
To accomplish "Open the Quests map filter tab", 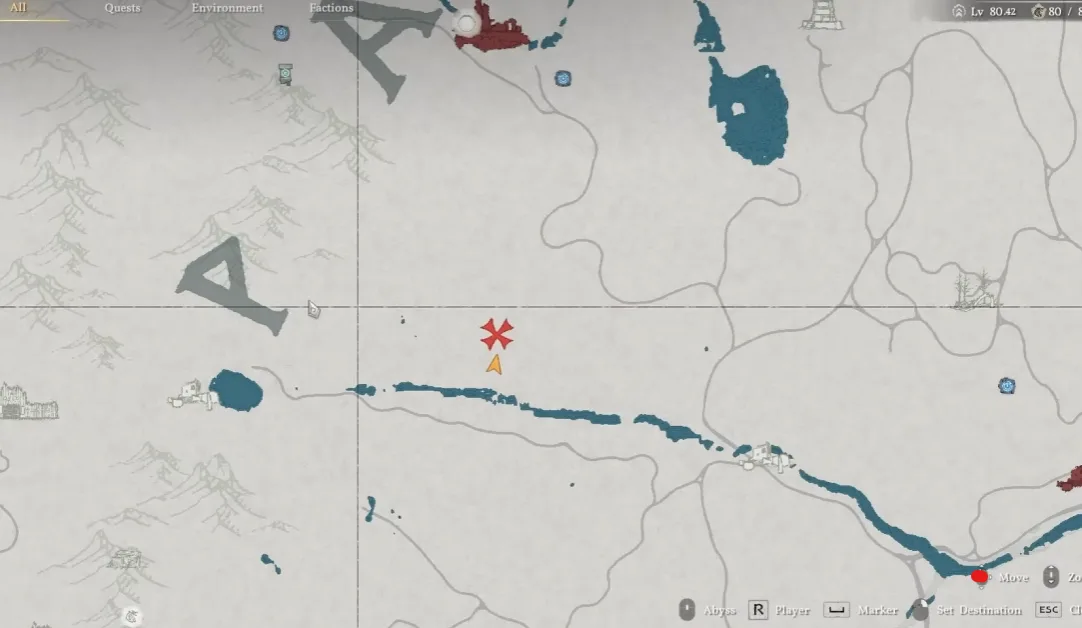I will (x=122, y=8).
